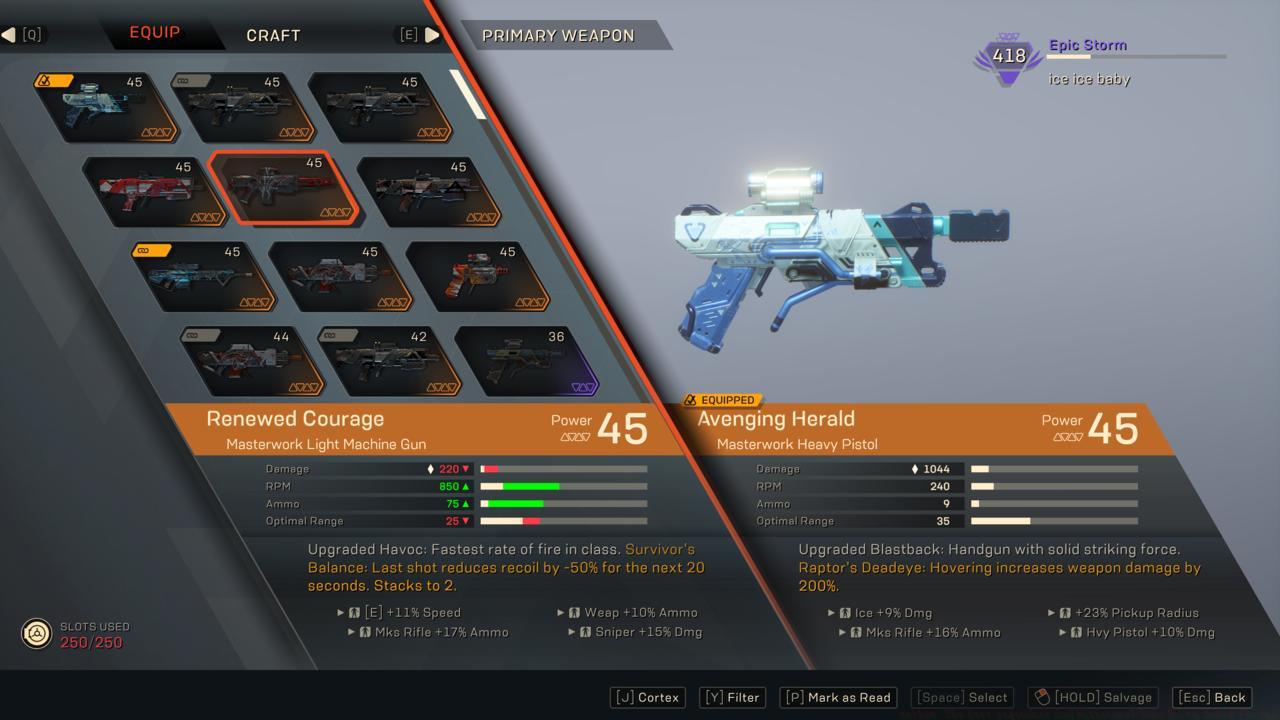Pick the purple epic power 36 weapon
The image size is (1280, 720).
[527, 360]
